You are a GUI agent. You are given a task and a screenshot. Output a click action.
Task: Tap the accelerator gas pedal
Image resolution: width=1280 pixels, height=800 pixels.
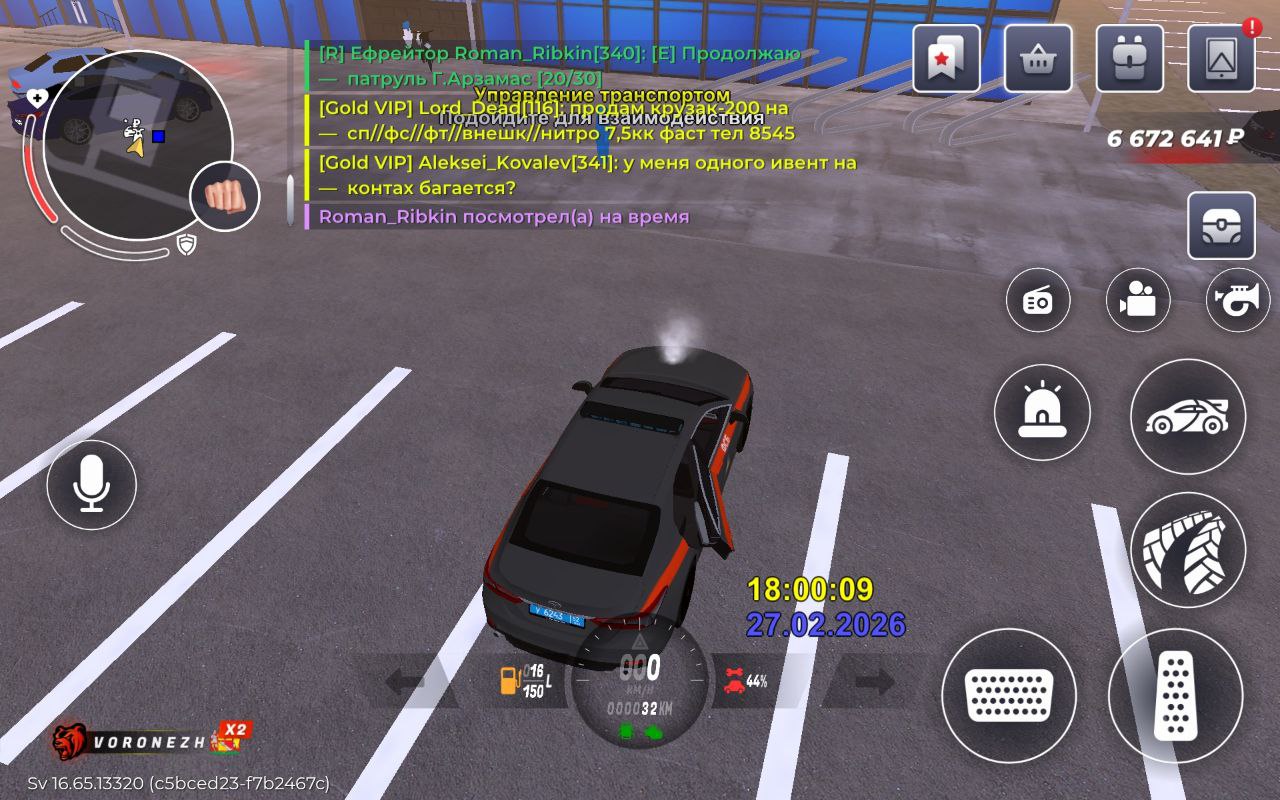(x=1176, y=695)
